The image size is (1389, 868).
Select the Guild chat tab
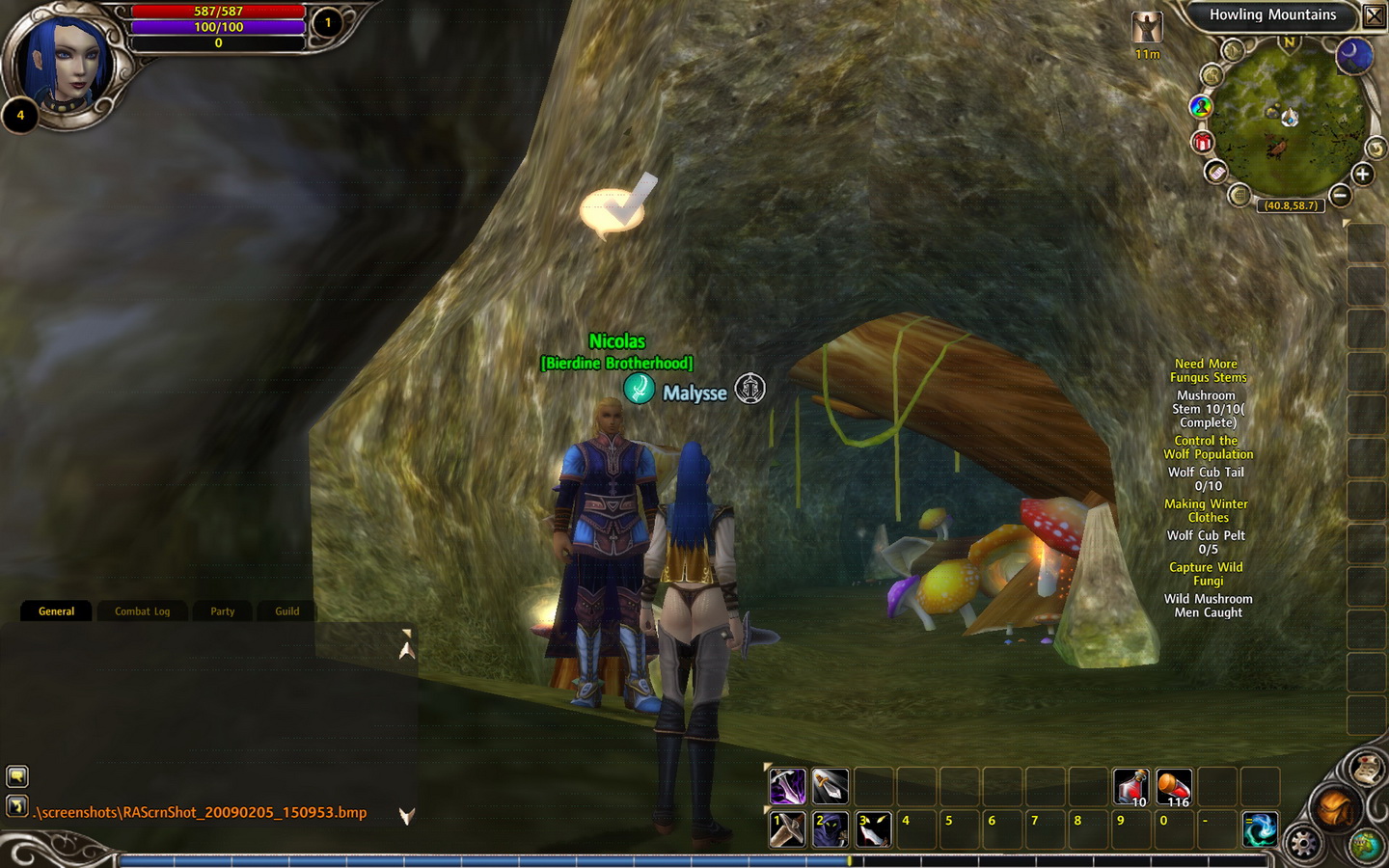coord(287,611)
